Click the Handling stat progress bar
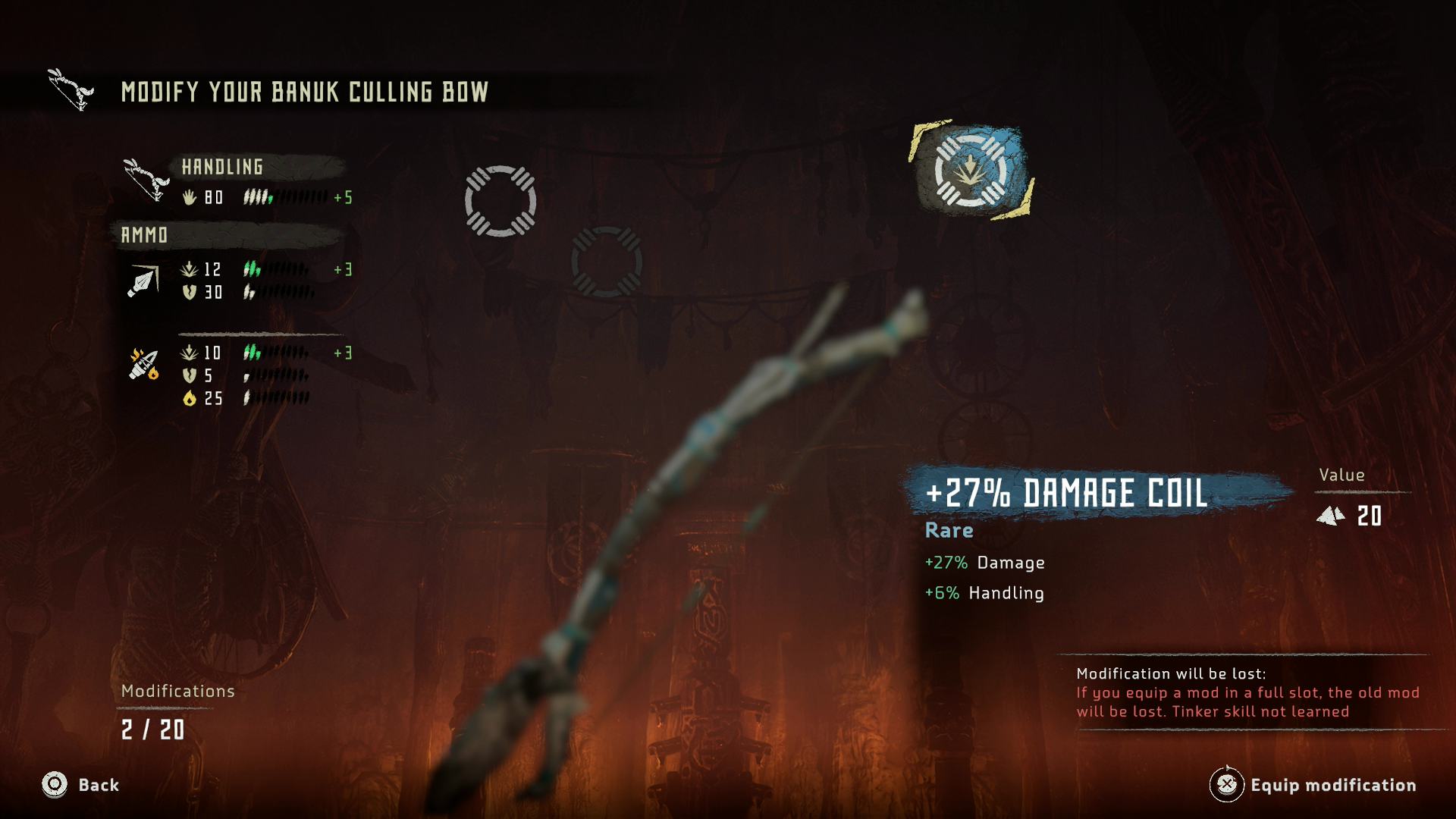This screenshot has width=1456, height=819. pyautogui.click(x=288, y=198)
